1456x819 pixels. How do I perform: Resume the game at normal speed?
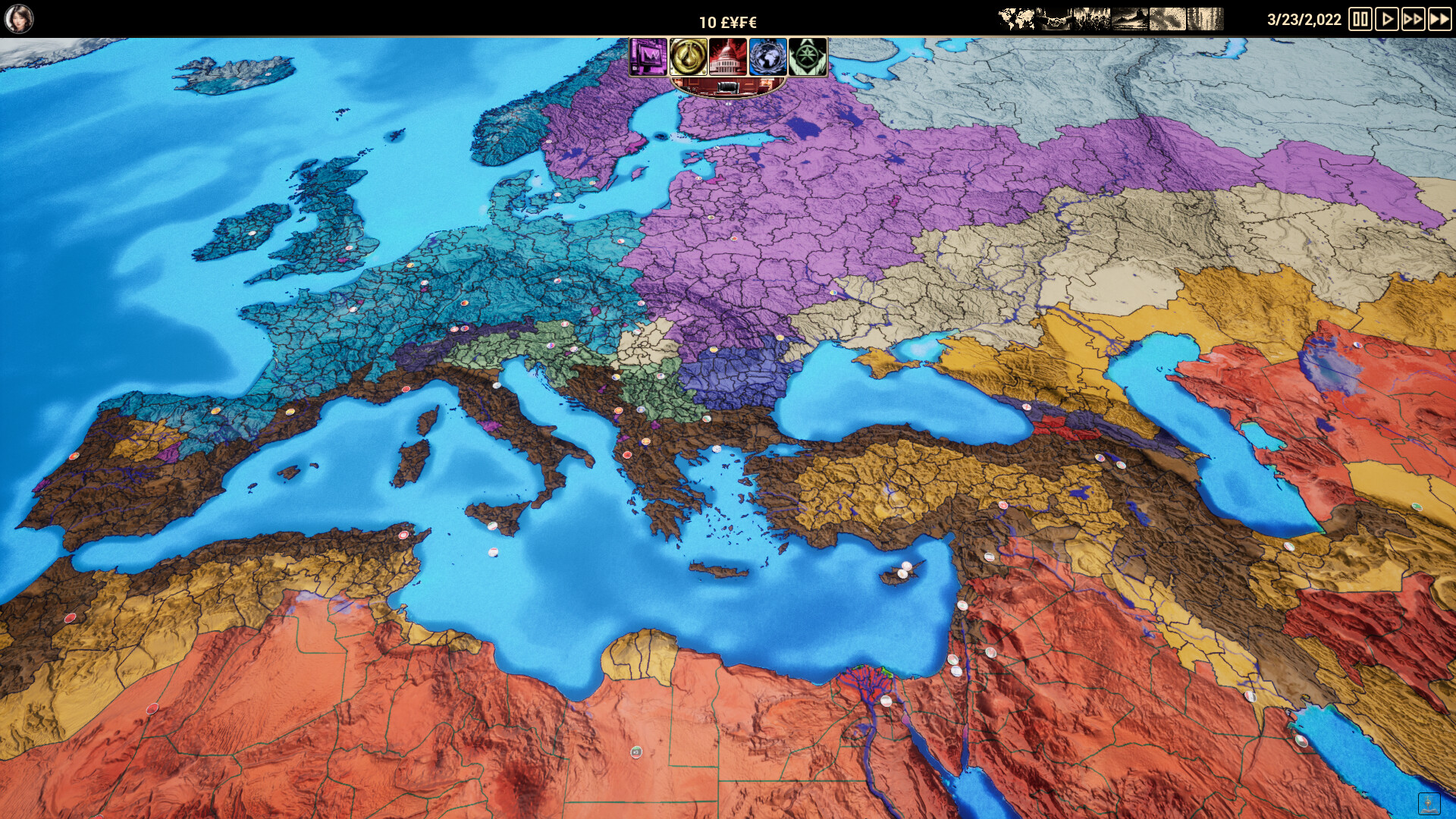coord(1388,20)
